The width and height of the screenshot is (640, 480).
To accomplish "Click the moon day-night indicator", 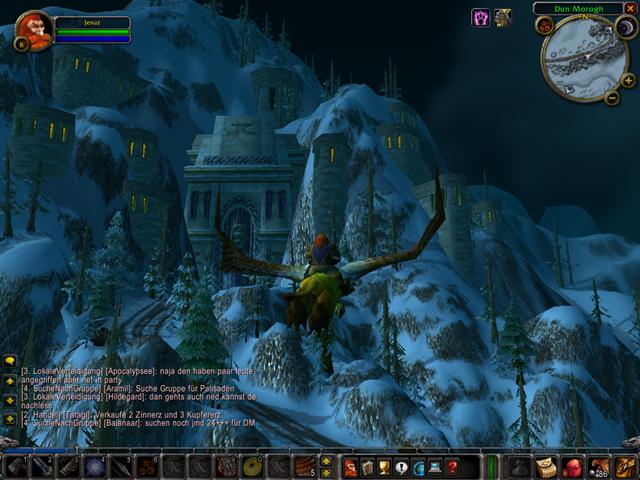I will [x=626, y=28].
